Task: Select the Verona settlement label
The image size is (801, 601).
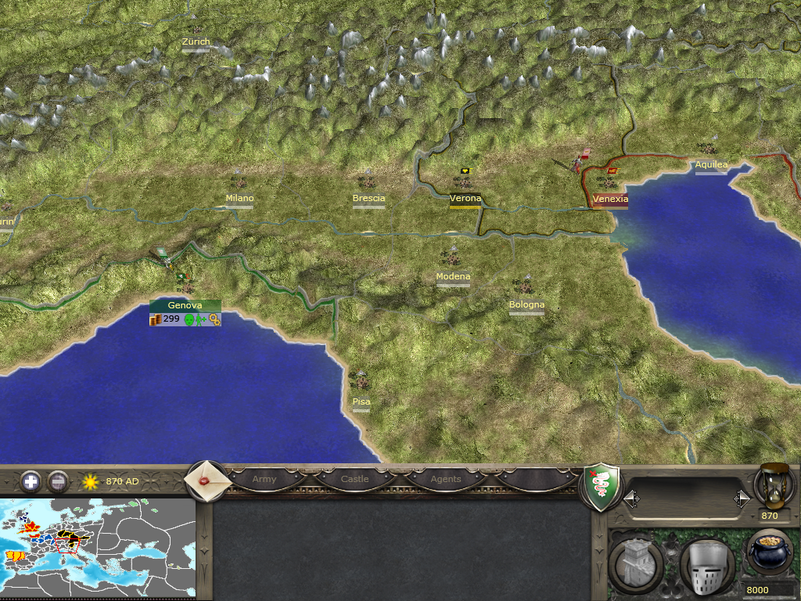Action: pos(465,199)
